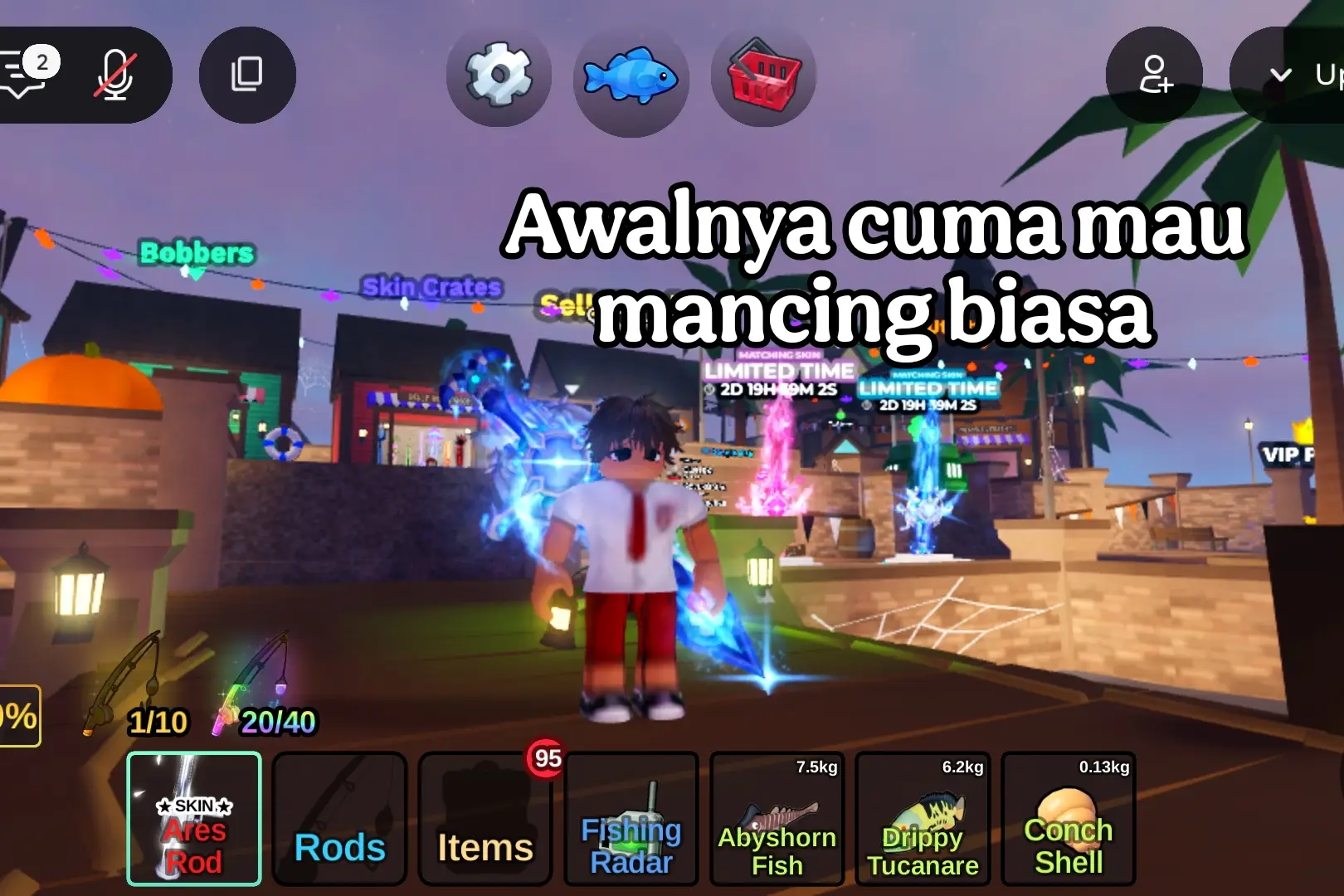The width and height of the screenshot is (1344, 896).
Task: Click the add friend icon top-right
Action: 1155,75
